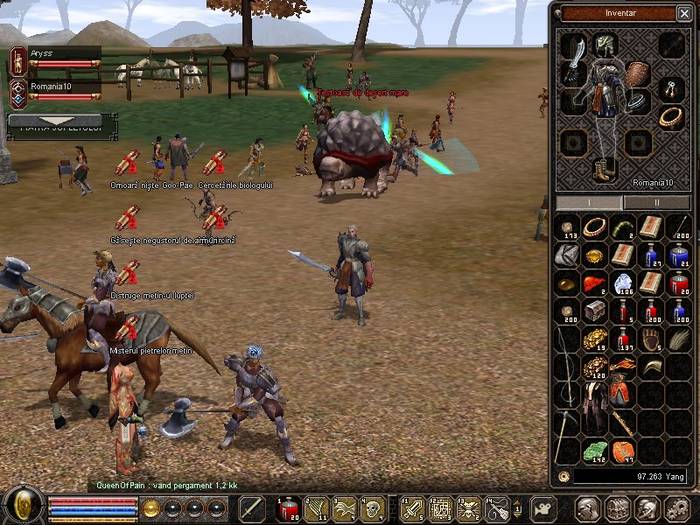Image resolution: width=700 pixels, height=525 pixels.
Task: Switch to inventory page II
Action: tap(656, 202)
